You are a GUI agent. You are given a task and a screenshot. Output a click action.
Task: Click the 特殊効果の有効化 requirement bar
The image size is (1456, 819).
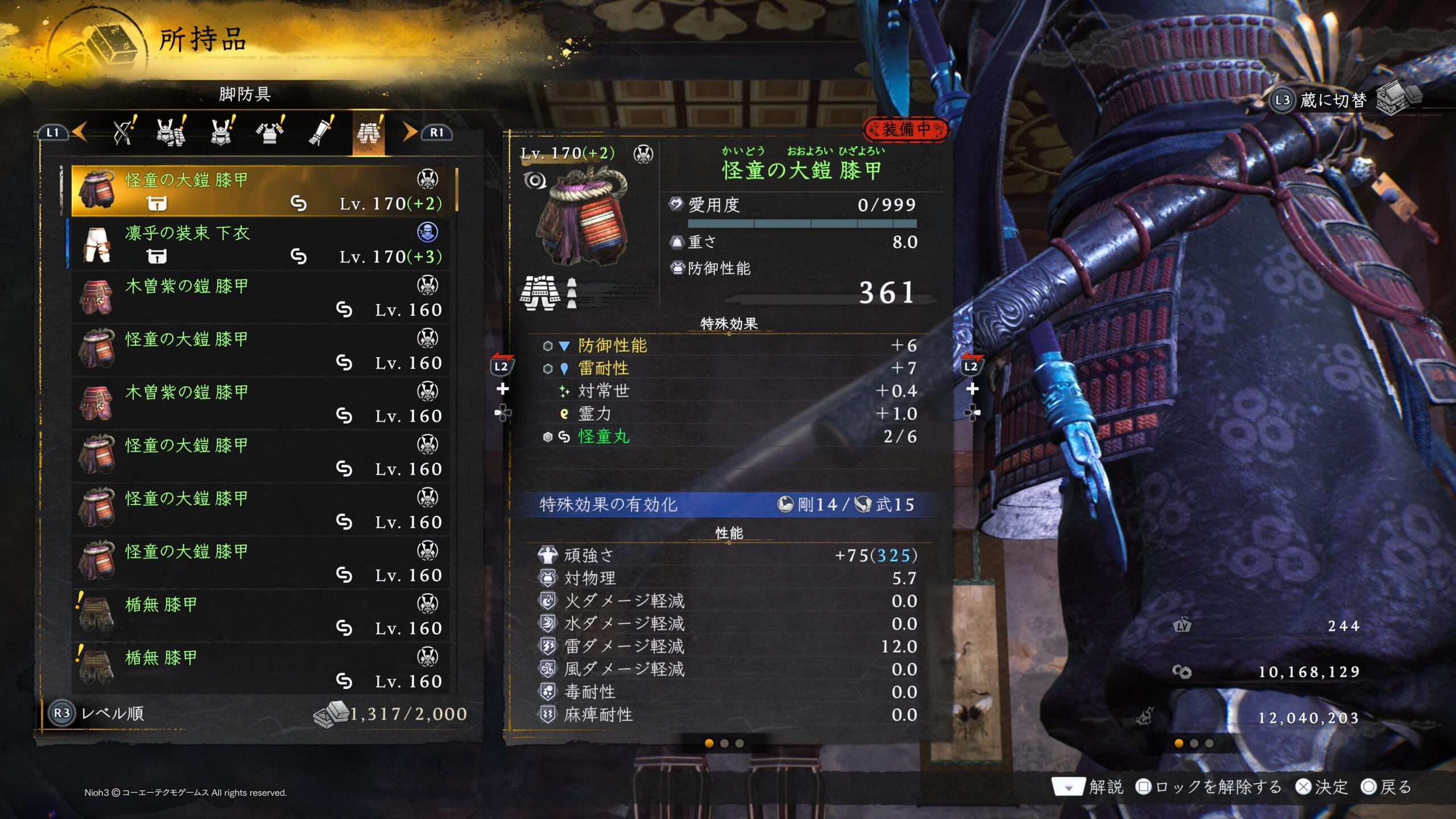tap(727, 504)
